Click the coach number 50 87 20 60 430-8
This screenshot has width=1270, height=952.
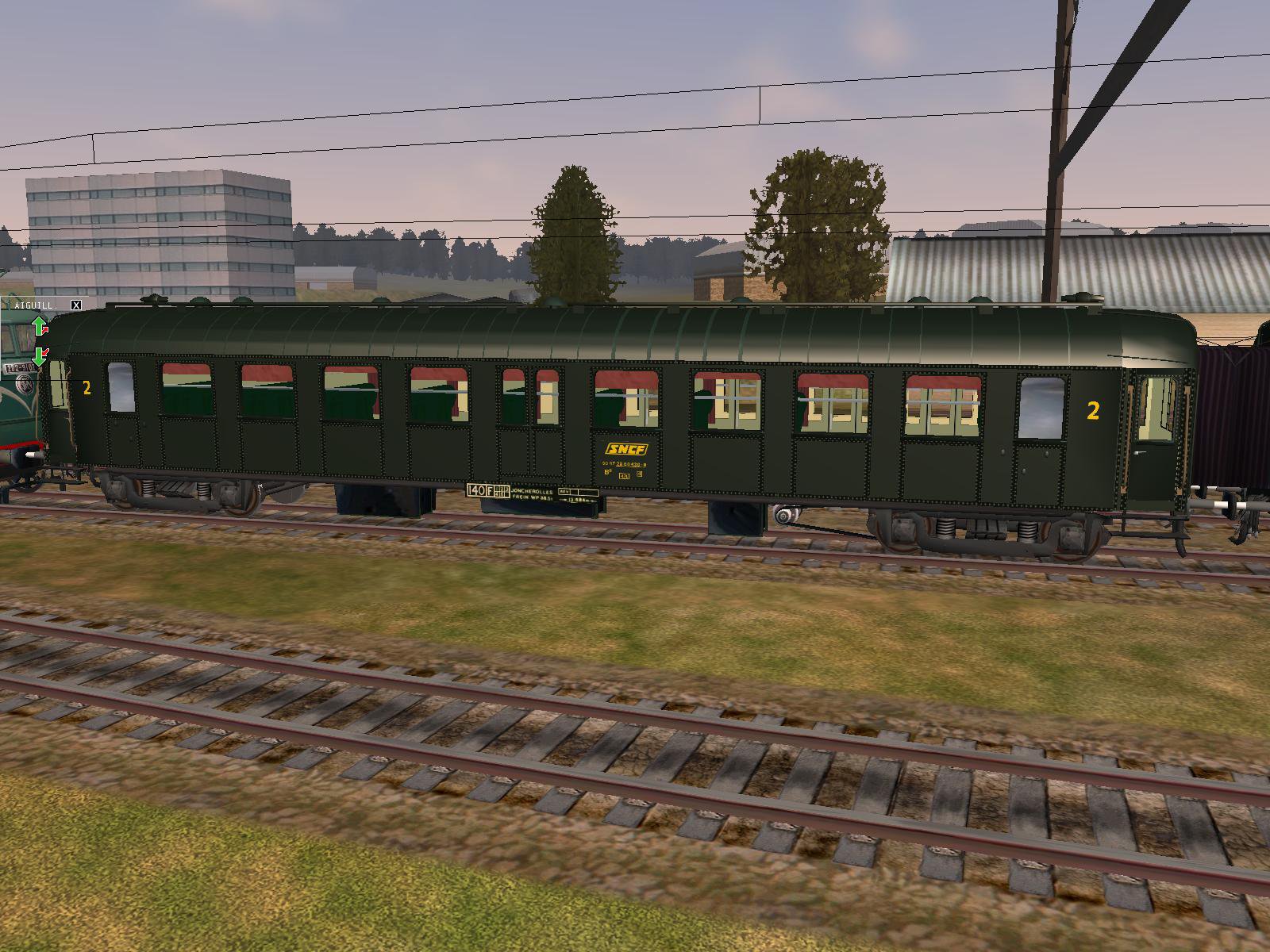click(624, 463)
